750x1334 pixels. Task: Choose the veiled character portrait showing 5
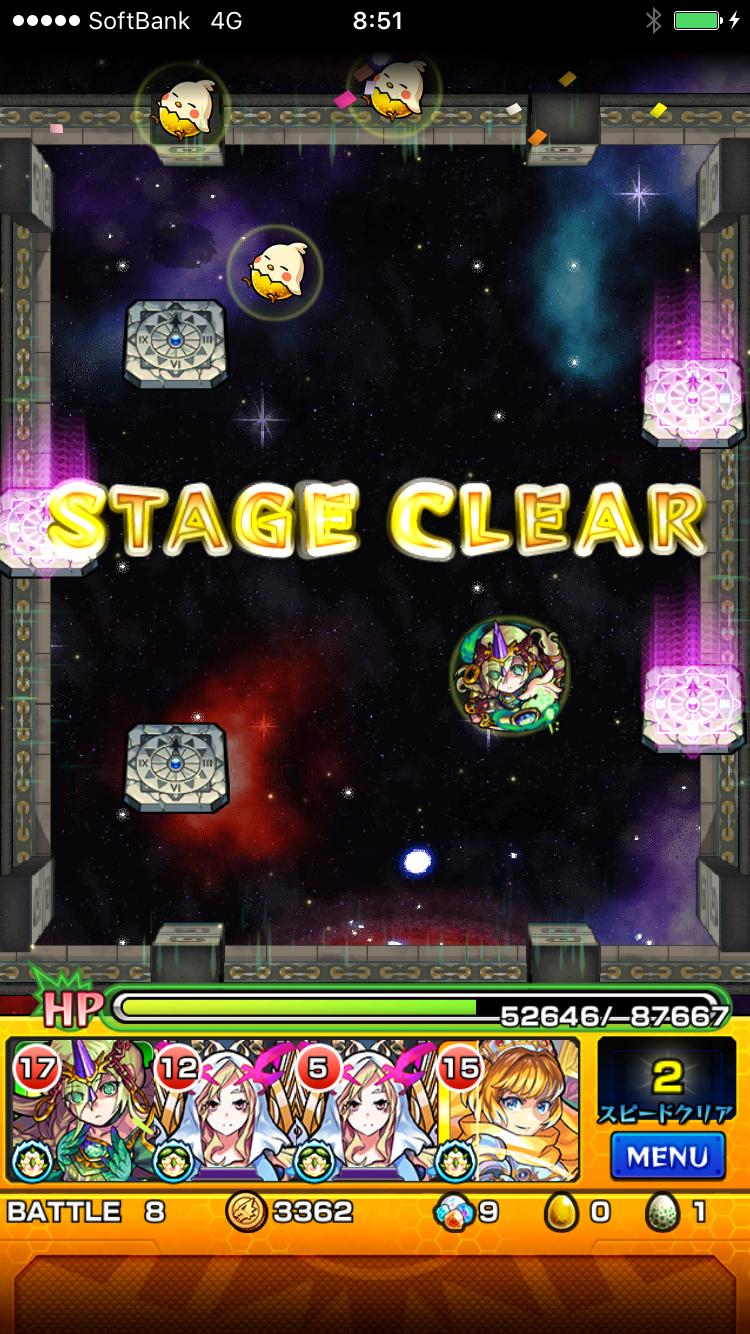(367, 1110)
